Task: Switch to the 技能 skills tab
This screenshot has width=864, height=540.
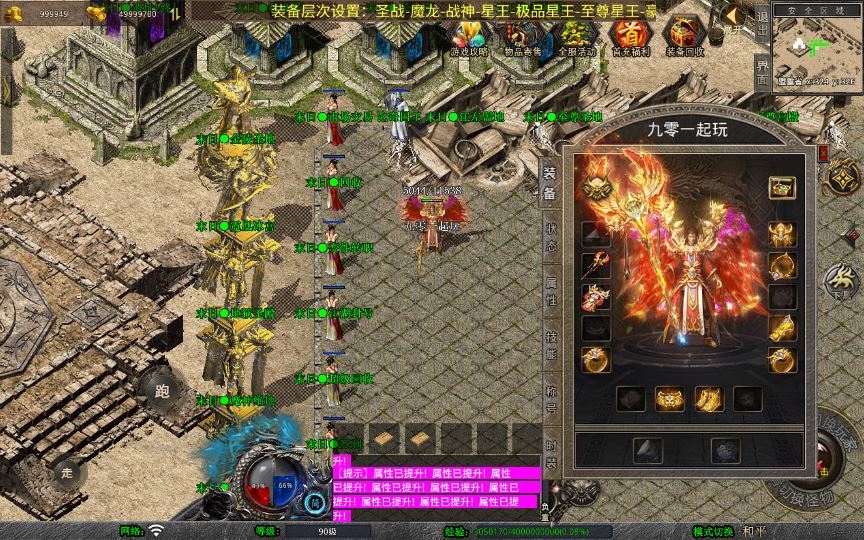Action: tap(550, 340)
